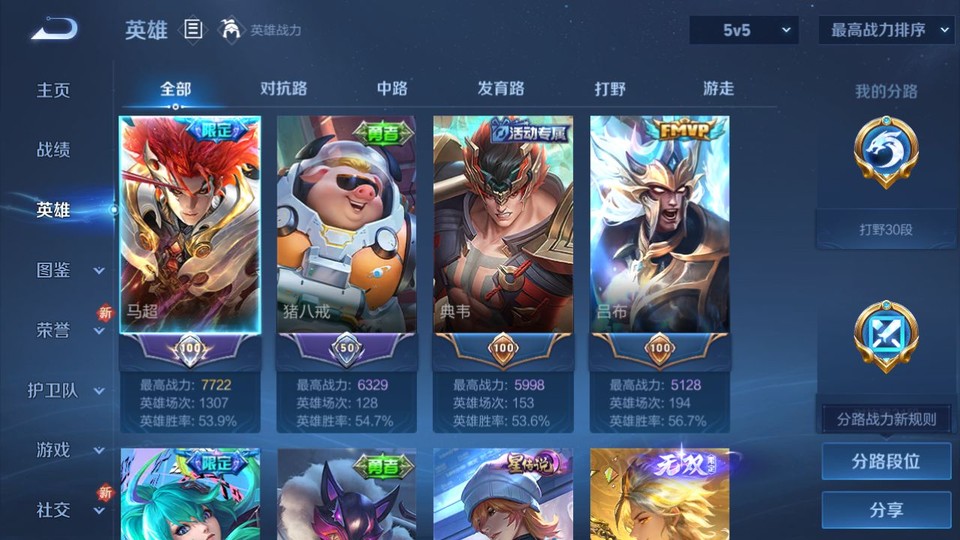Switch to the 对抗路 tab
Screen dimensions: 960x540
pos(283,88)
